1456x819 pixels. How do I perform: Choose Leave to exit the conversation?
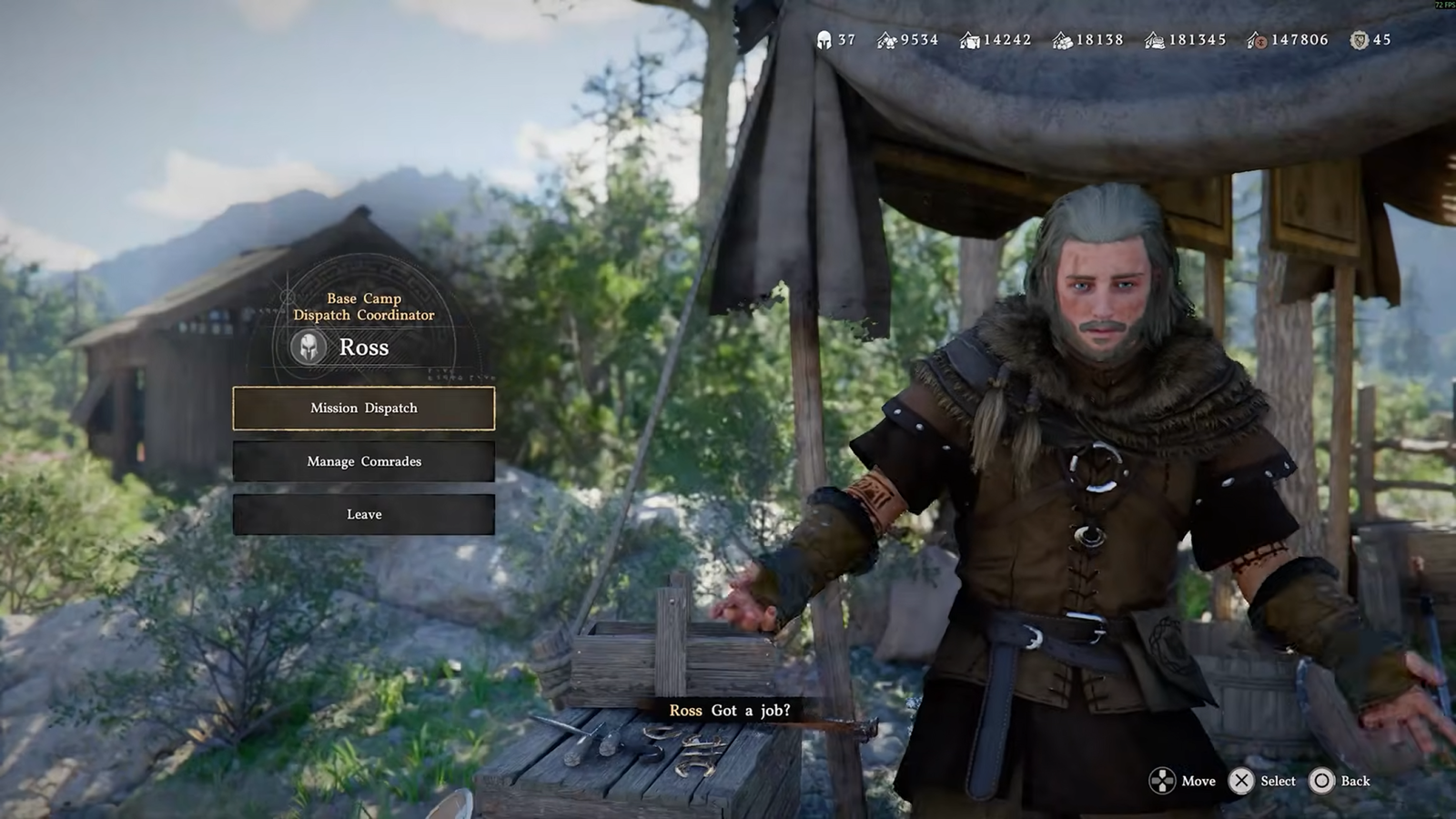click(x=364, y=514)
